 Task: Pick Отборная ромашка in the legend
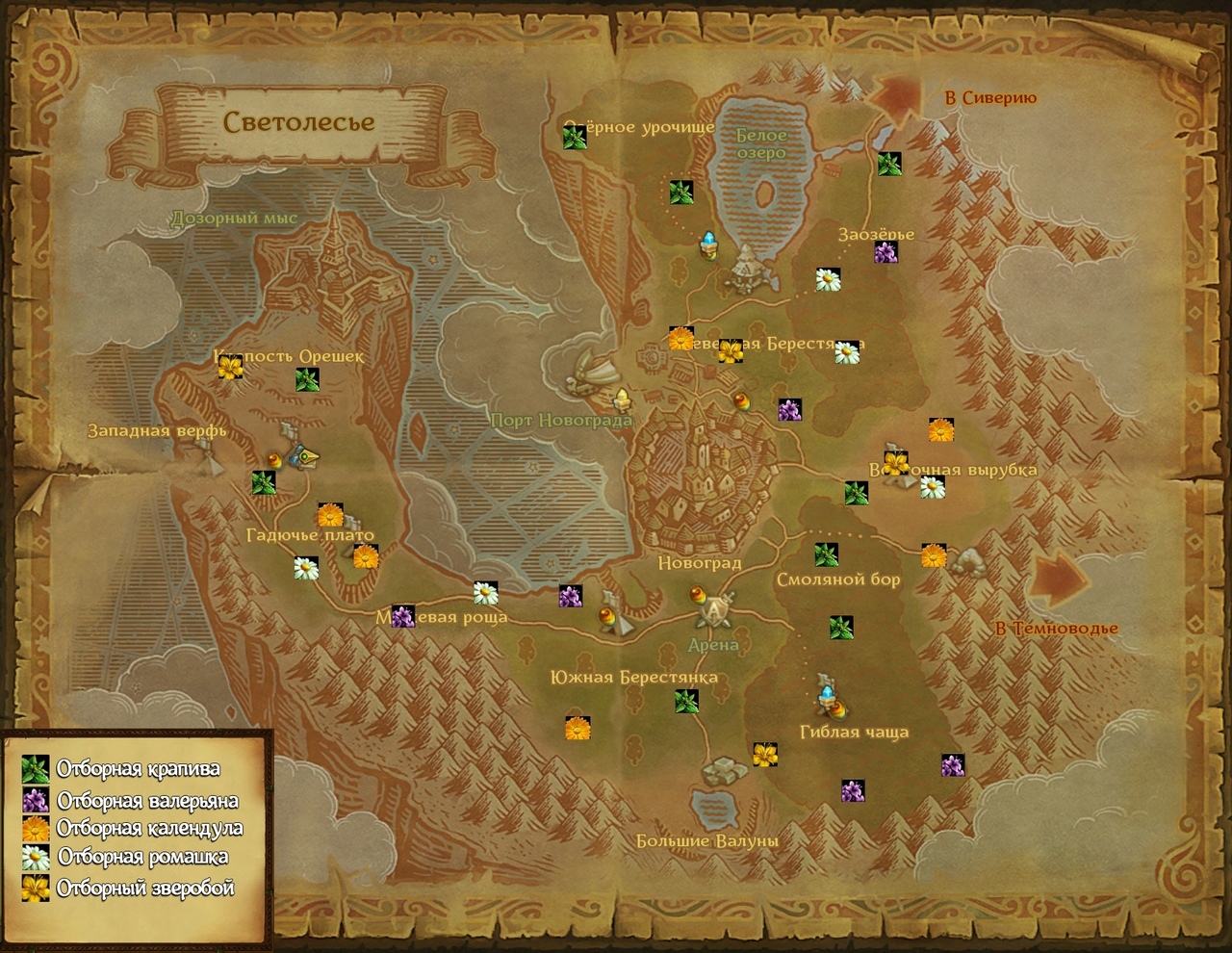point(142,857)
